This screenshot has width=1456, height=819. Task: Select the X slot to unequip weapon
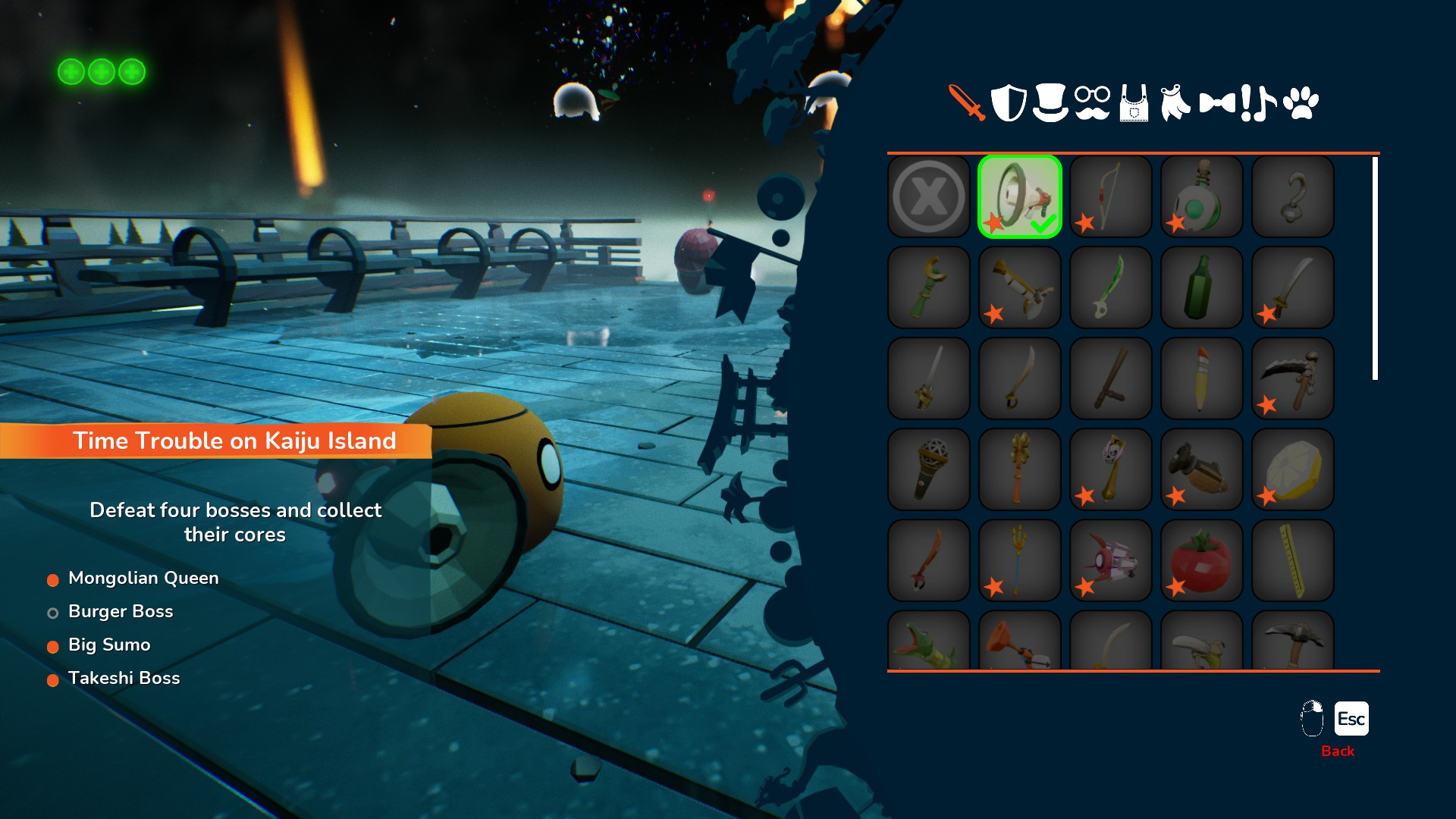929,196
